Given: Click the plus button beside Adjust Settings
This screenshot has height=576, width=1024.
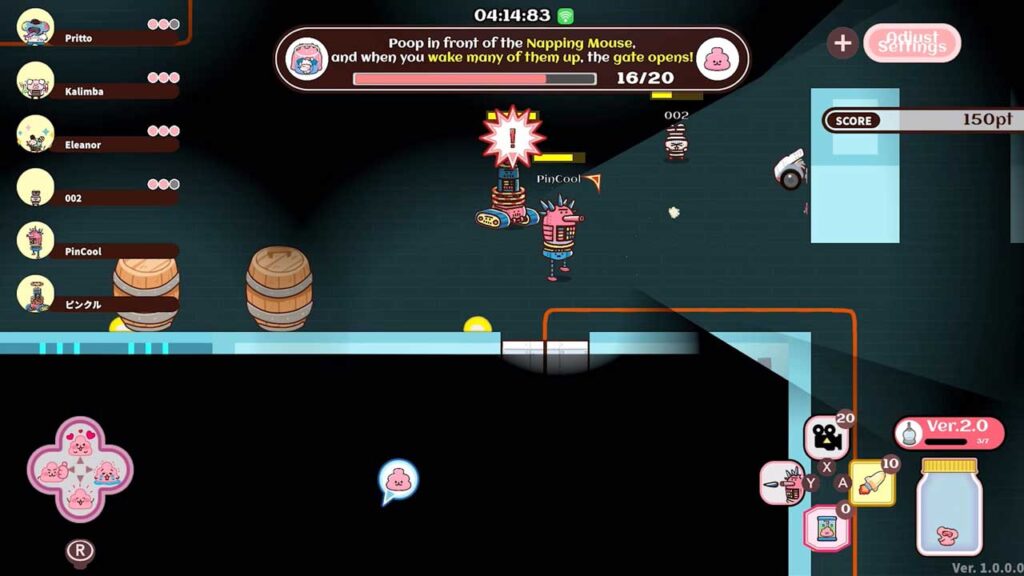Looking at the screenshot, I should [x=843, y=43].
